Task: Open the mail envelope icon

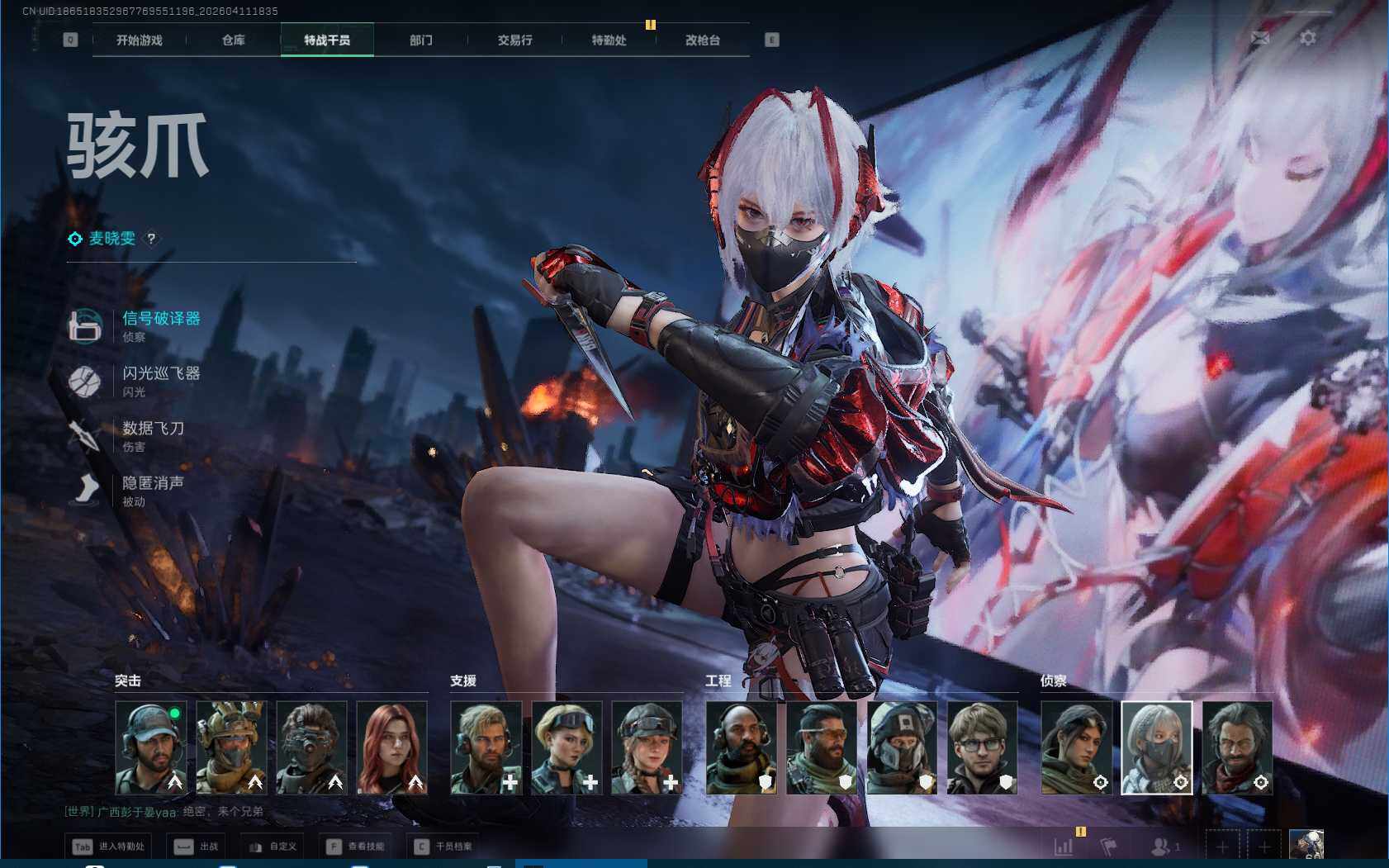Action: click(1260, 38)
